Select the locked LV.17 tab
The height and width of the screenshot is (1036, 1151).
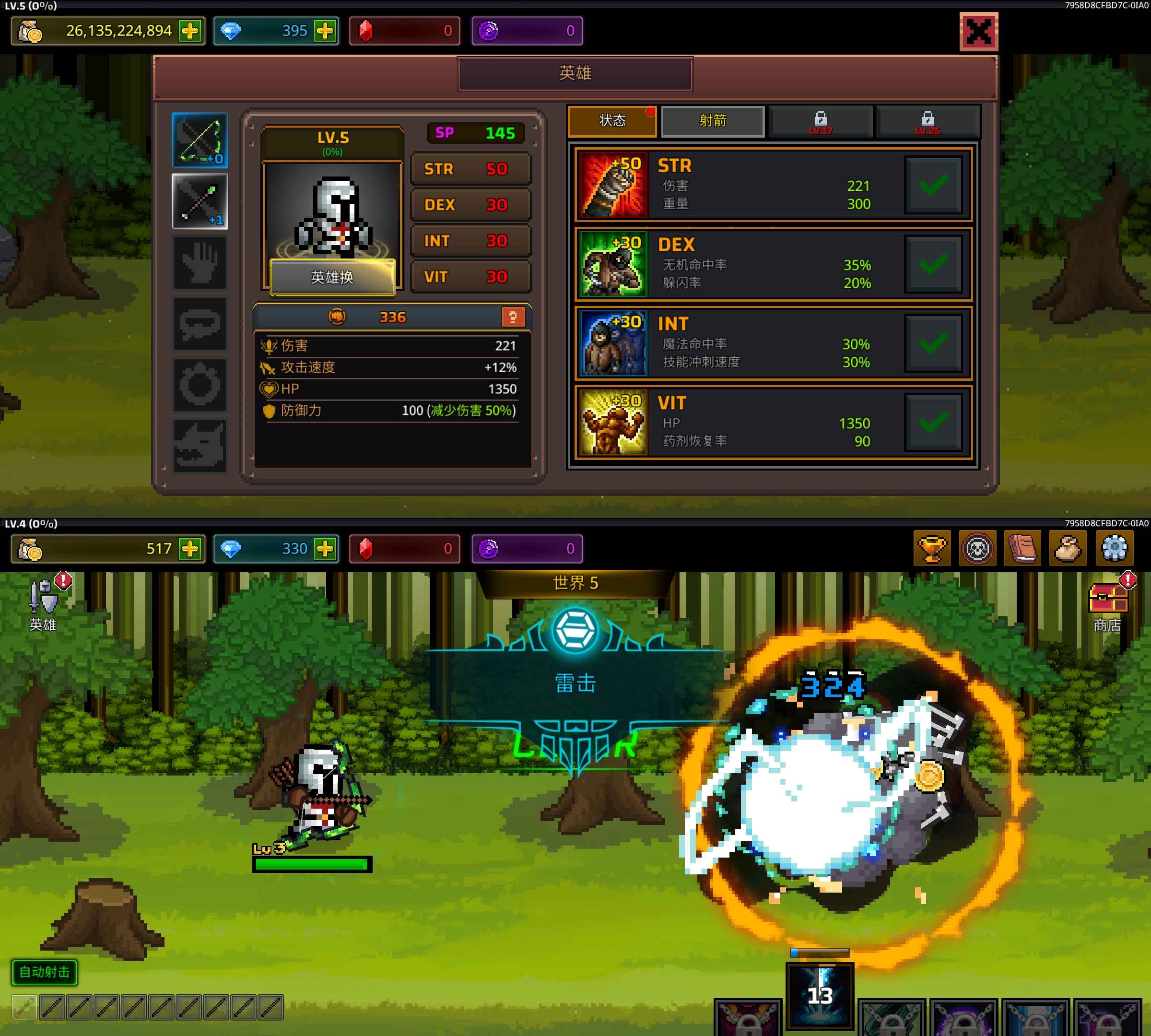[x=820, y=121]
